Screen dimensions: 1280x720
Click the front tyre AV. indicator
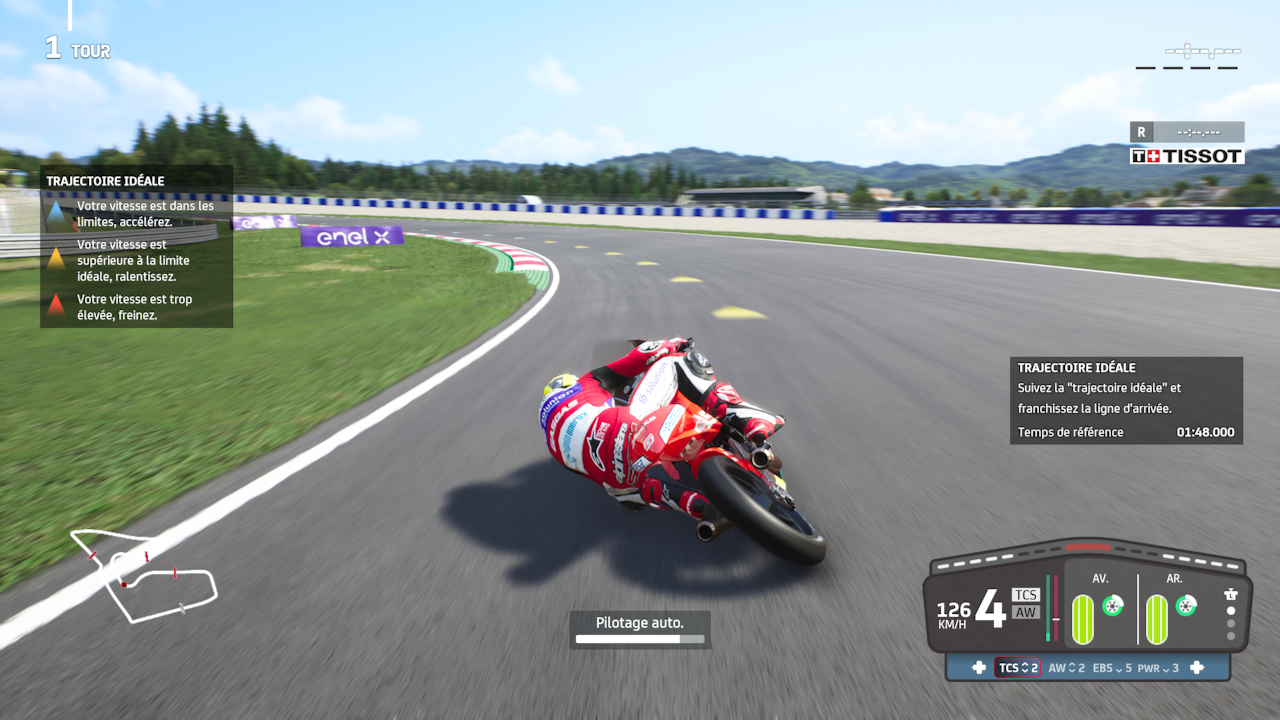1083,618
